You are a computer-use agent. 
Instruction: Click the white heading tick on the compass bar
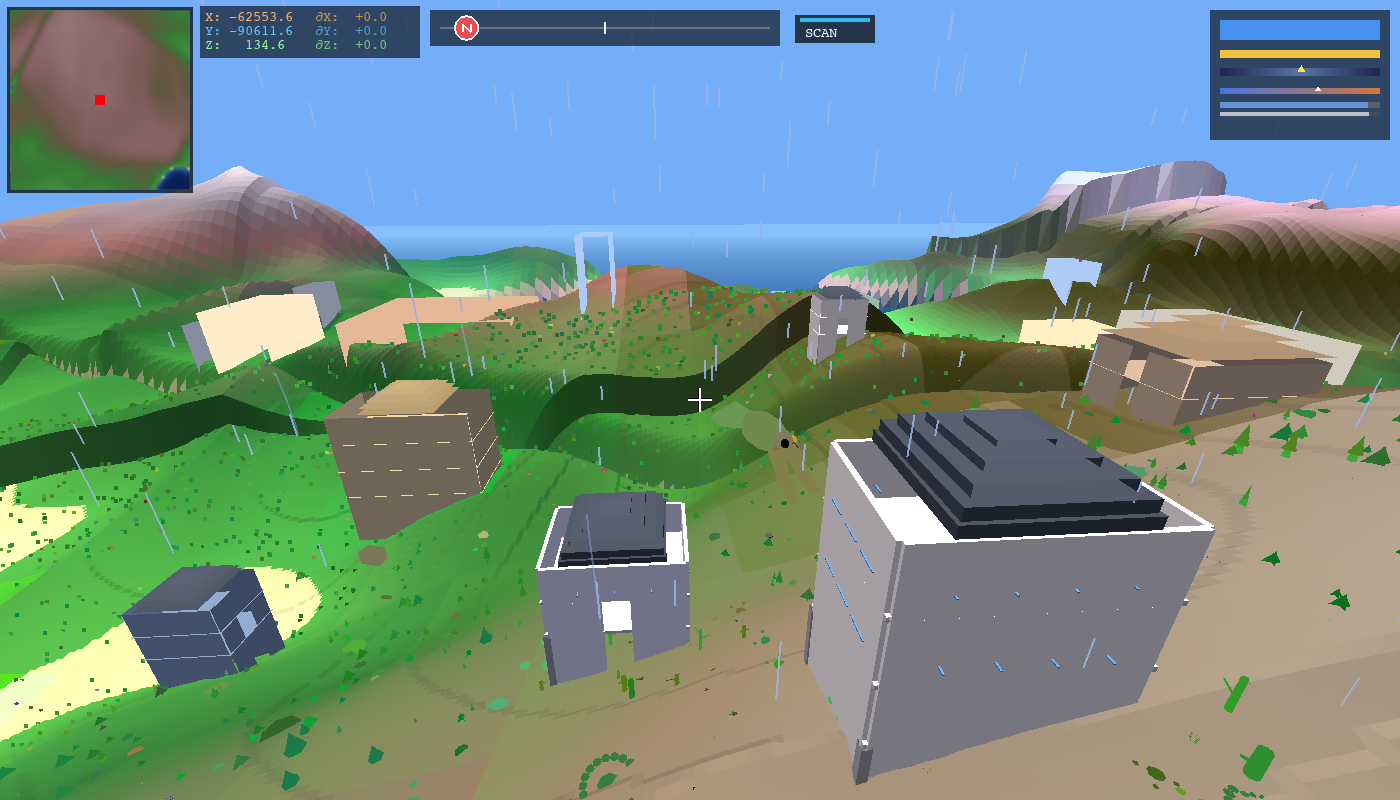point(605,28)
